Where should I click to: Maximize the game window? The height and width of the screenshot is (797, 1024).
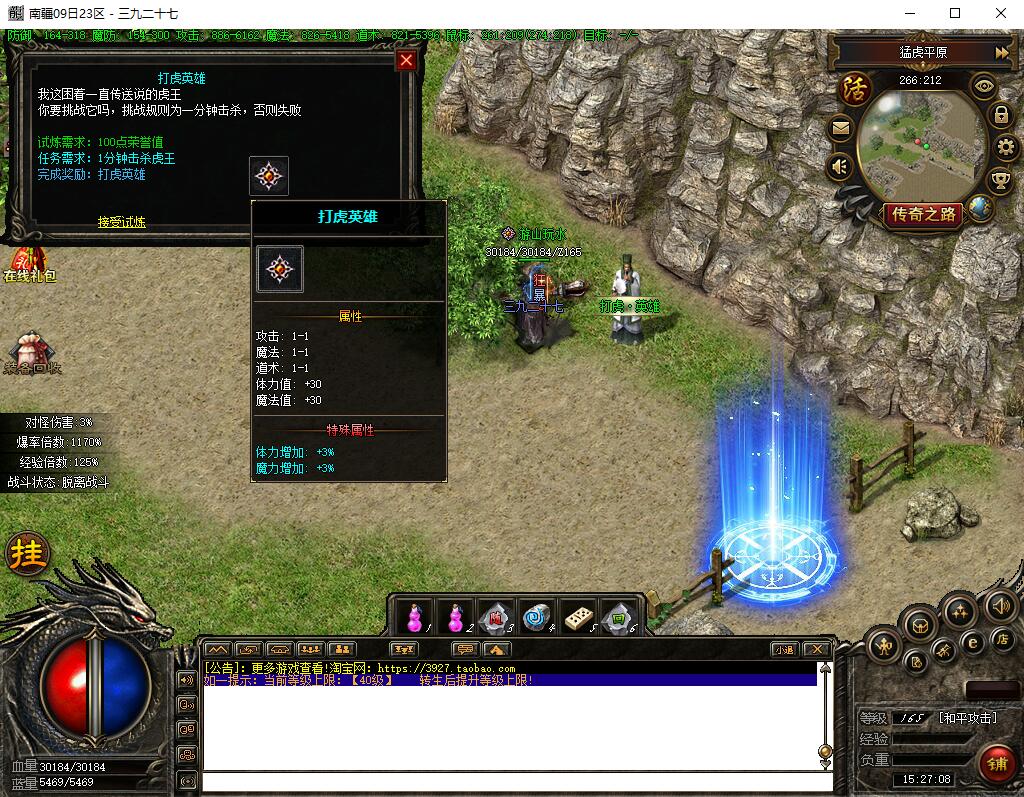tap(954, 13)
